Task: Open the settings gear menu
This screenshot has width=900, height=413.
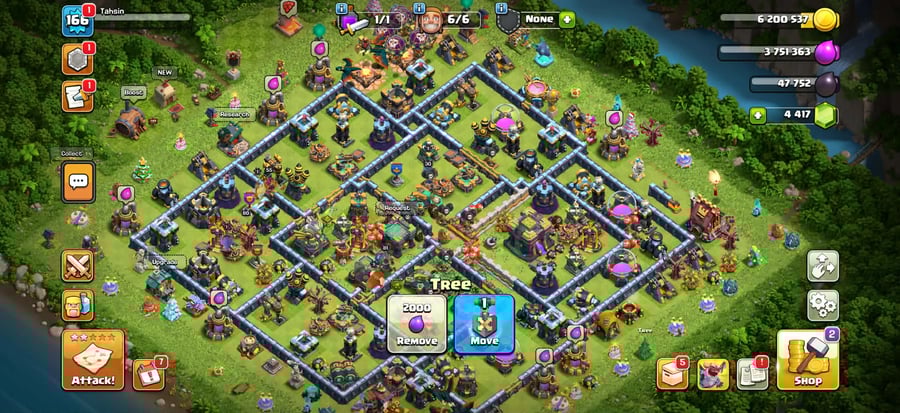Action: (822, 304)
